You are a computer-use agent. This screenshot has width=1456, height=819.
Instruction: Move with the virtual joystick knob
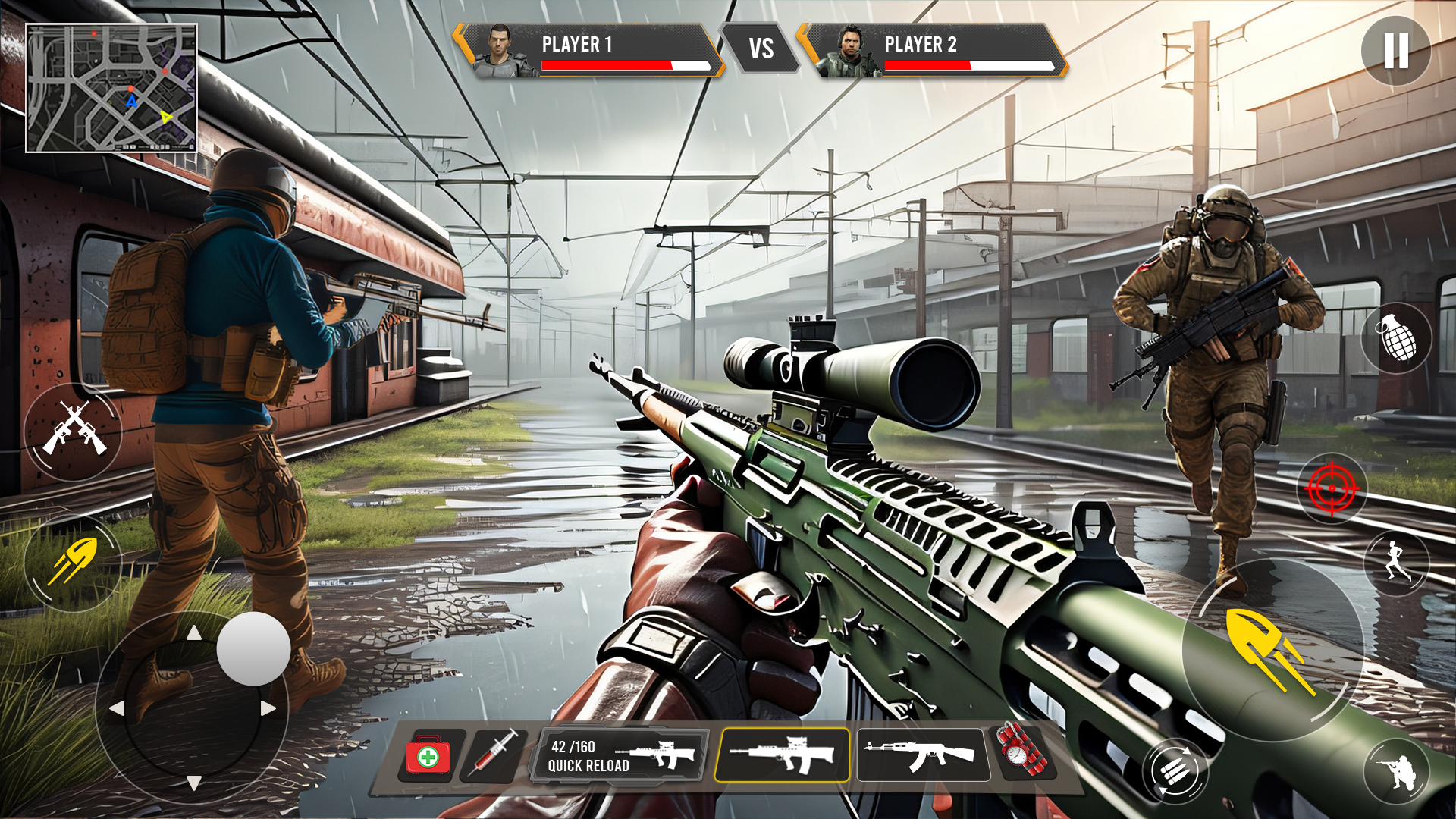pos(253,648)
